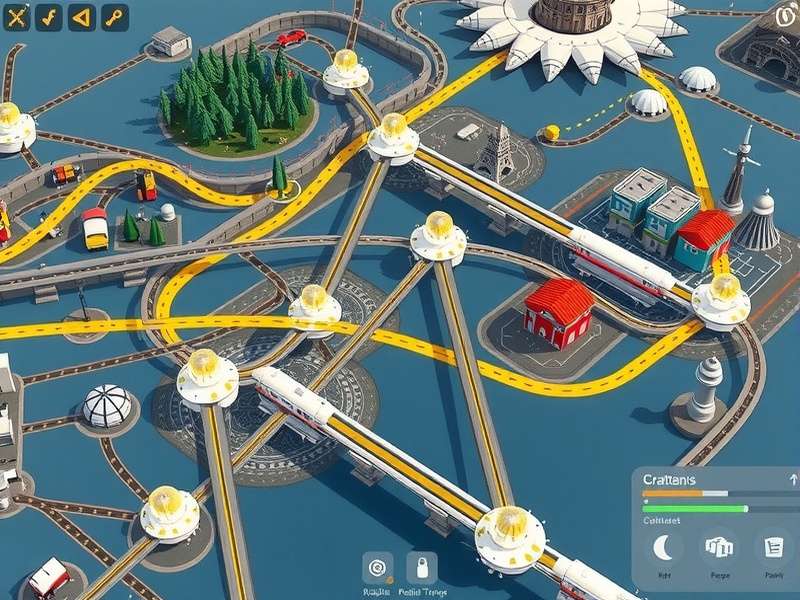Viewport: 800px width, 600px height.
Task: Select the list document icon
Action: (774, 547)
